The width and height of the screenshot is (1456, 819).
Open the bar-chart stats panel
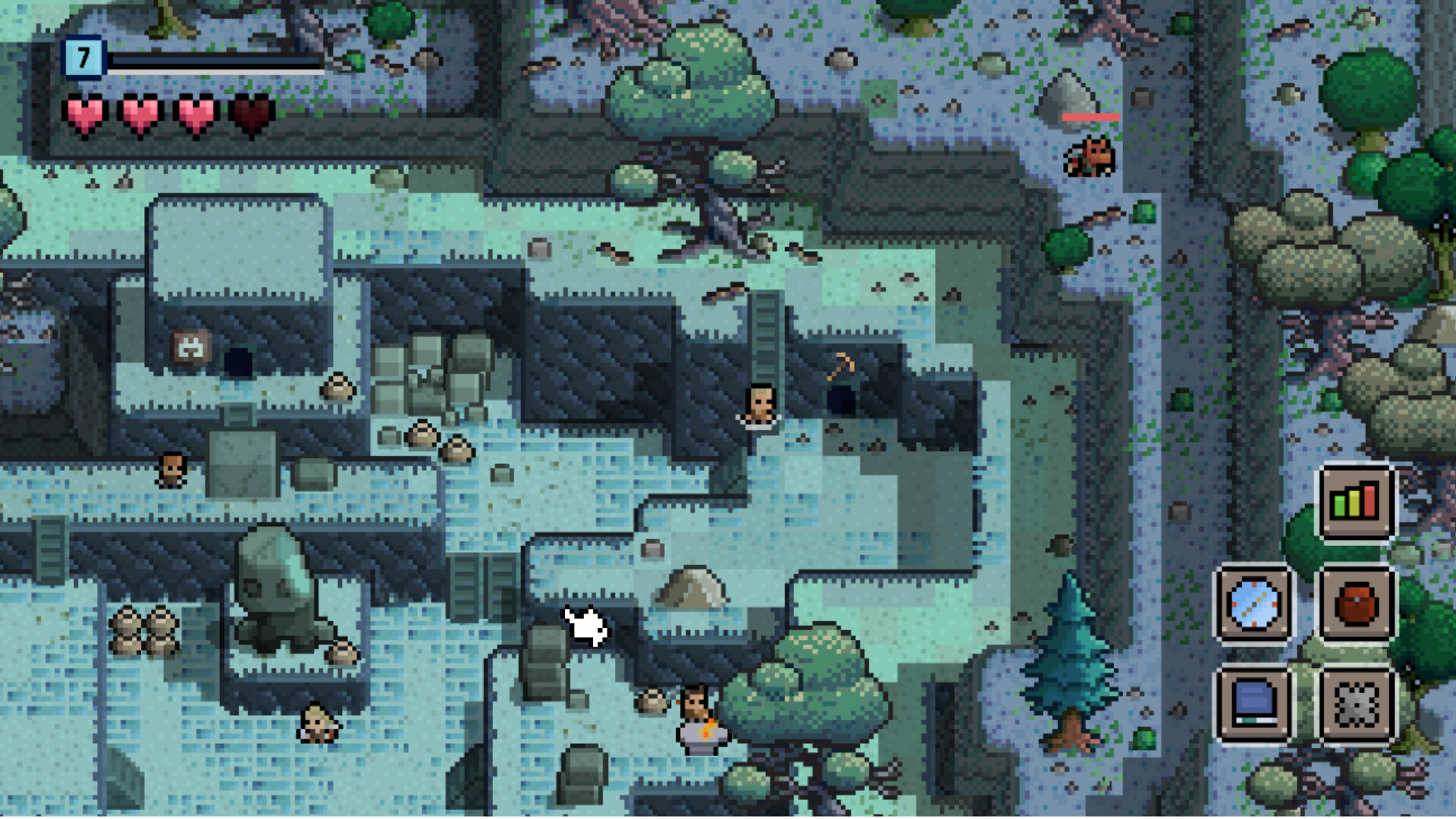[x=1357, y=500]
